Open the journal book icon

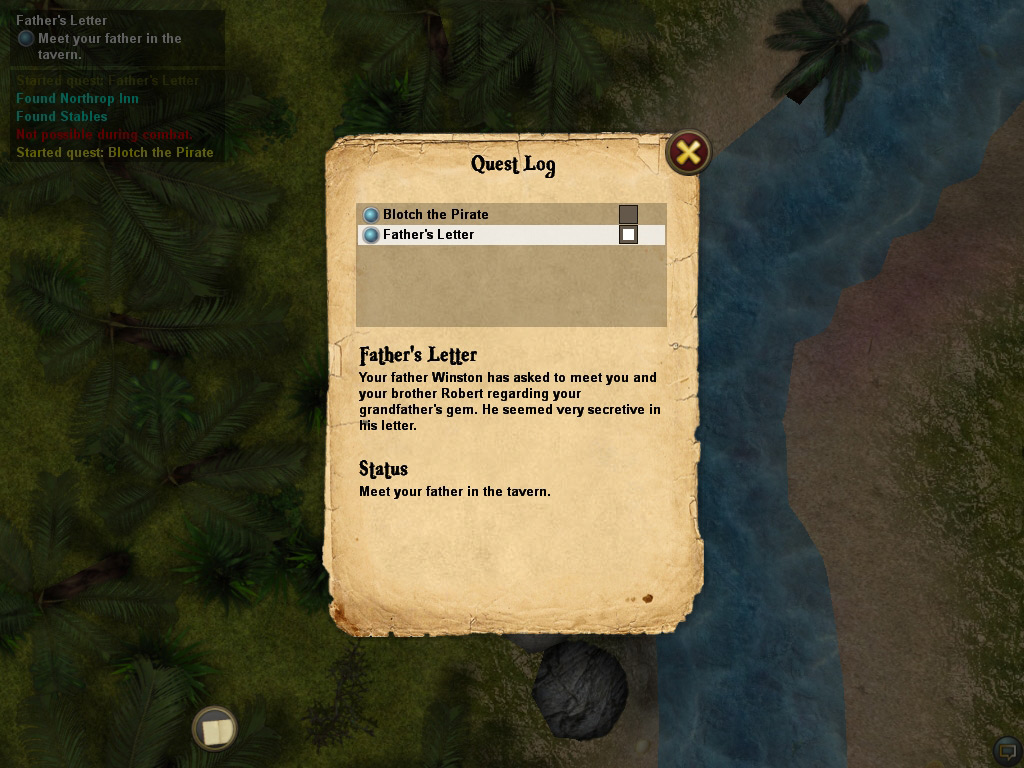tap(214, 729)
